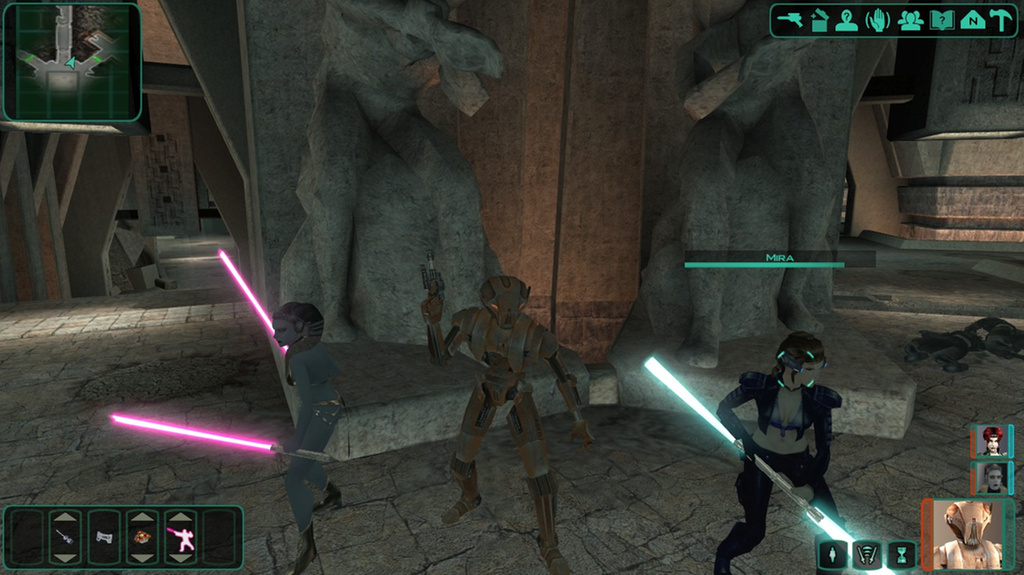Activate the orange item in the action bar
This screenshot has width=1024, height=575.
point(142,538)
